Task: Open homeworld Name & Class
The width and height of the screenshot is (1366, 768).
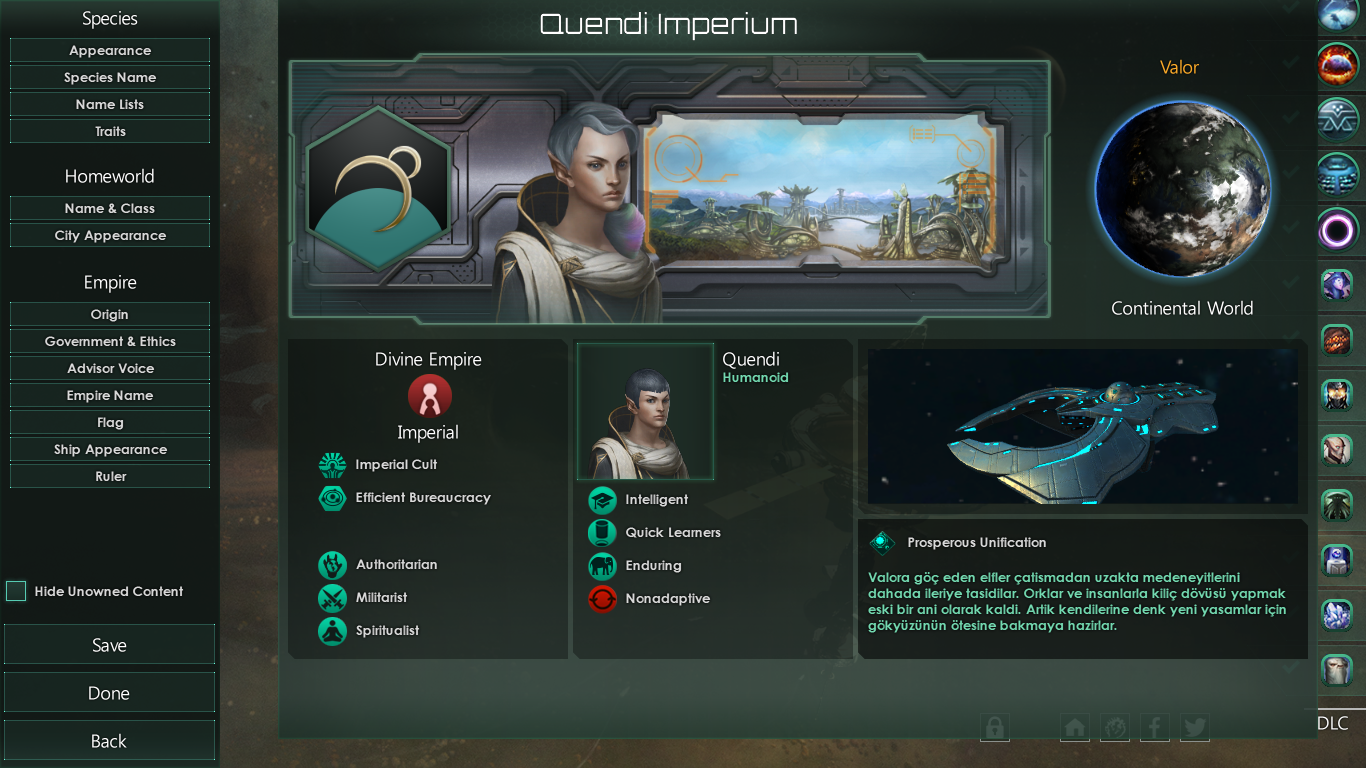Action: tap(110, 209)
